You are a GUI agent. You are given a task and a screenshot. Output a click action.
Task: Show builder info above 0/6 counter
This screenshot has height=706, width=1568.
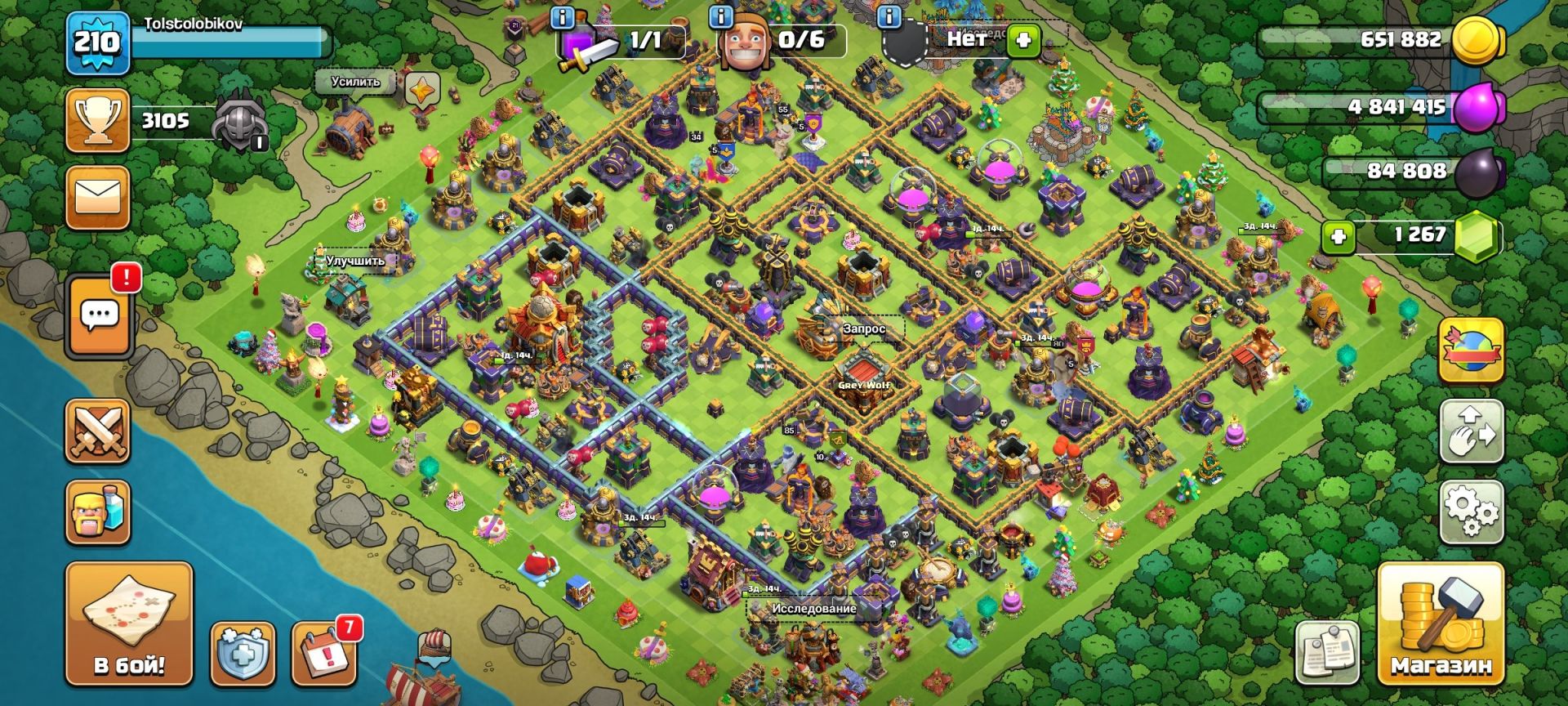[721, 16]
